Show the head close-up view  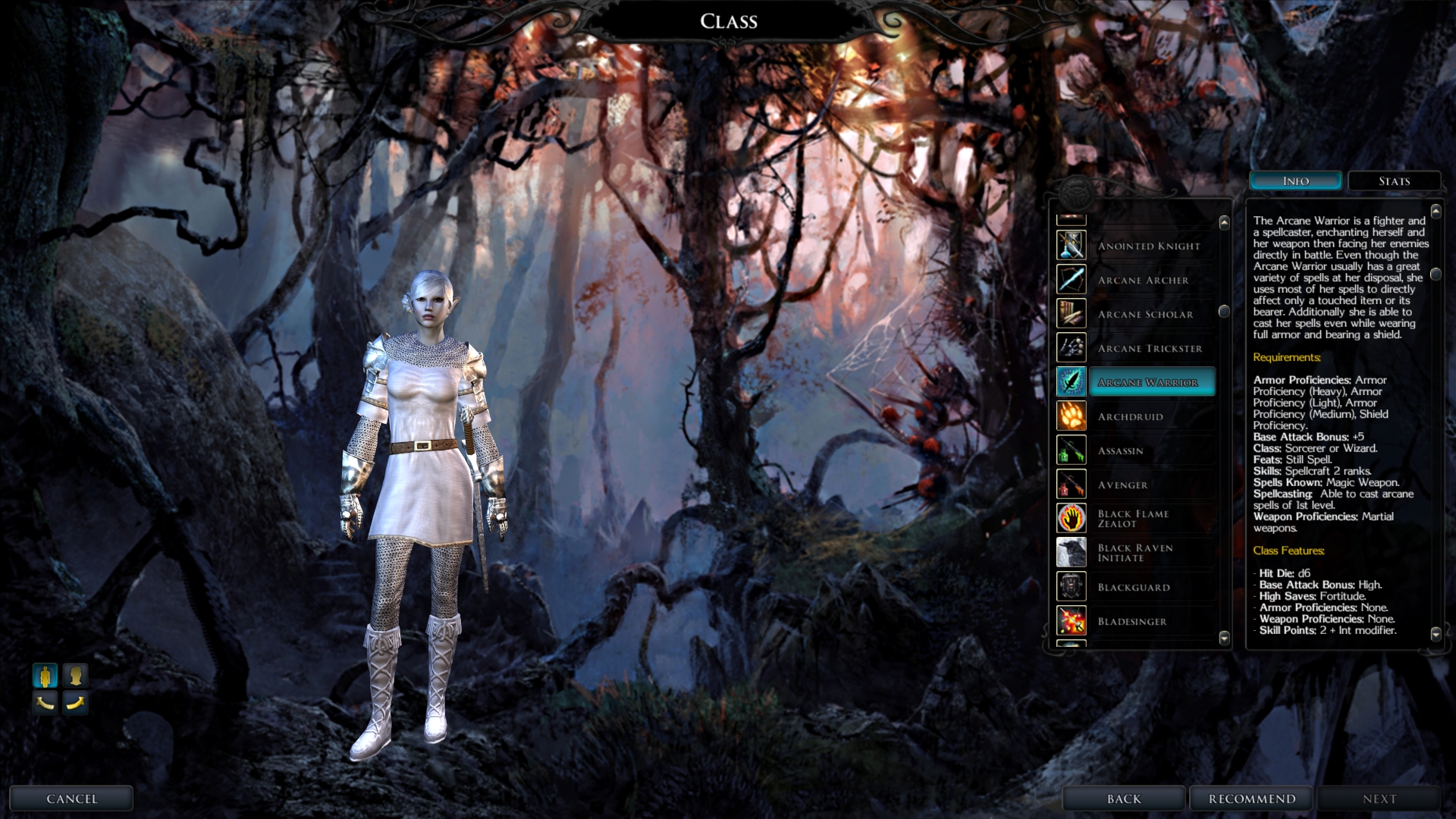75,675
